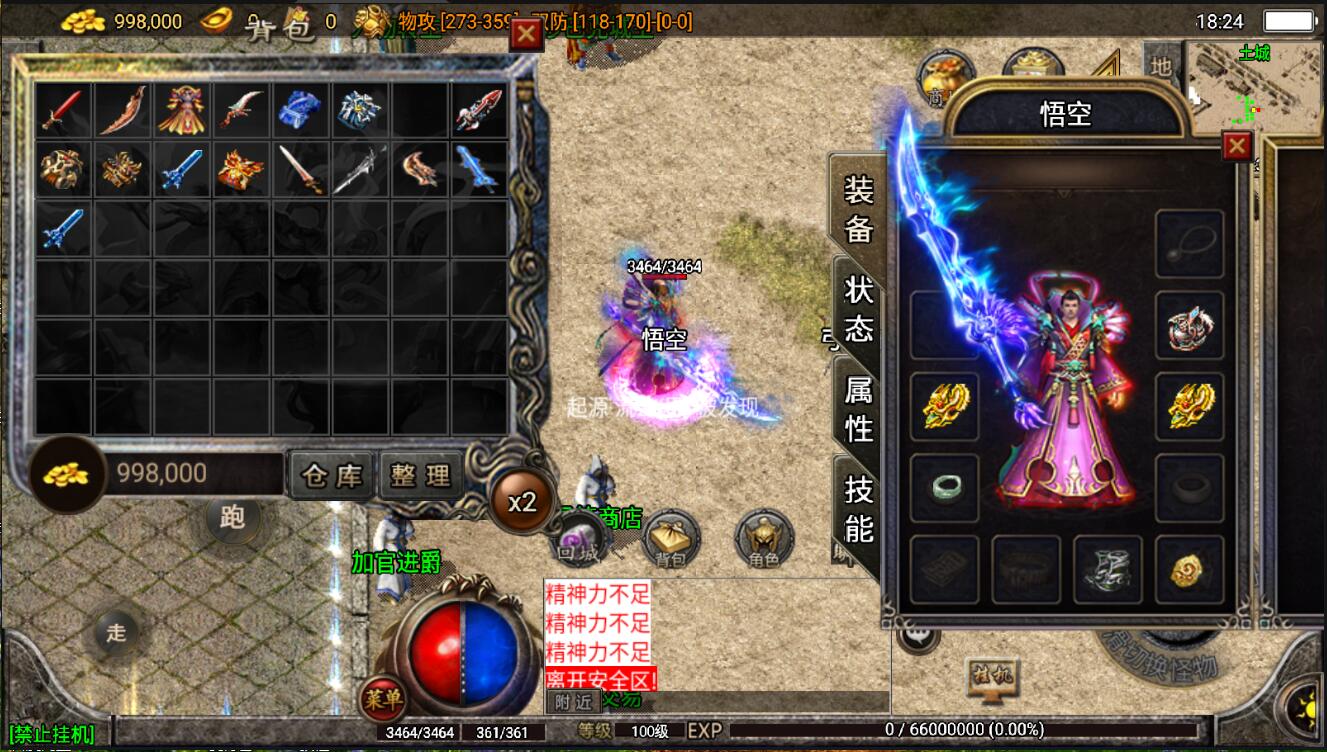Switch movement to 走 walk mode

point(117,632)
